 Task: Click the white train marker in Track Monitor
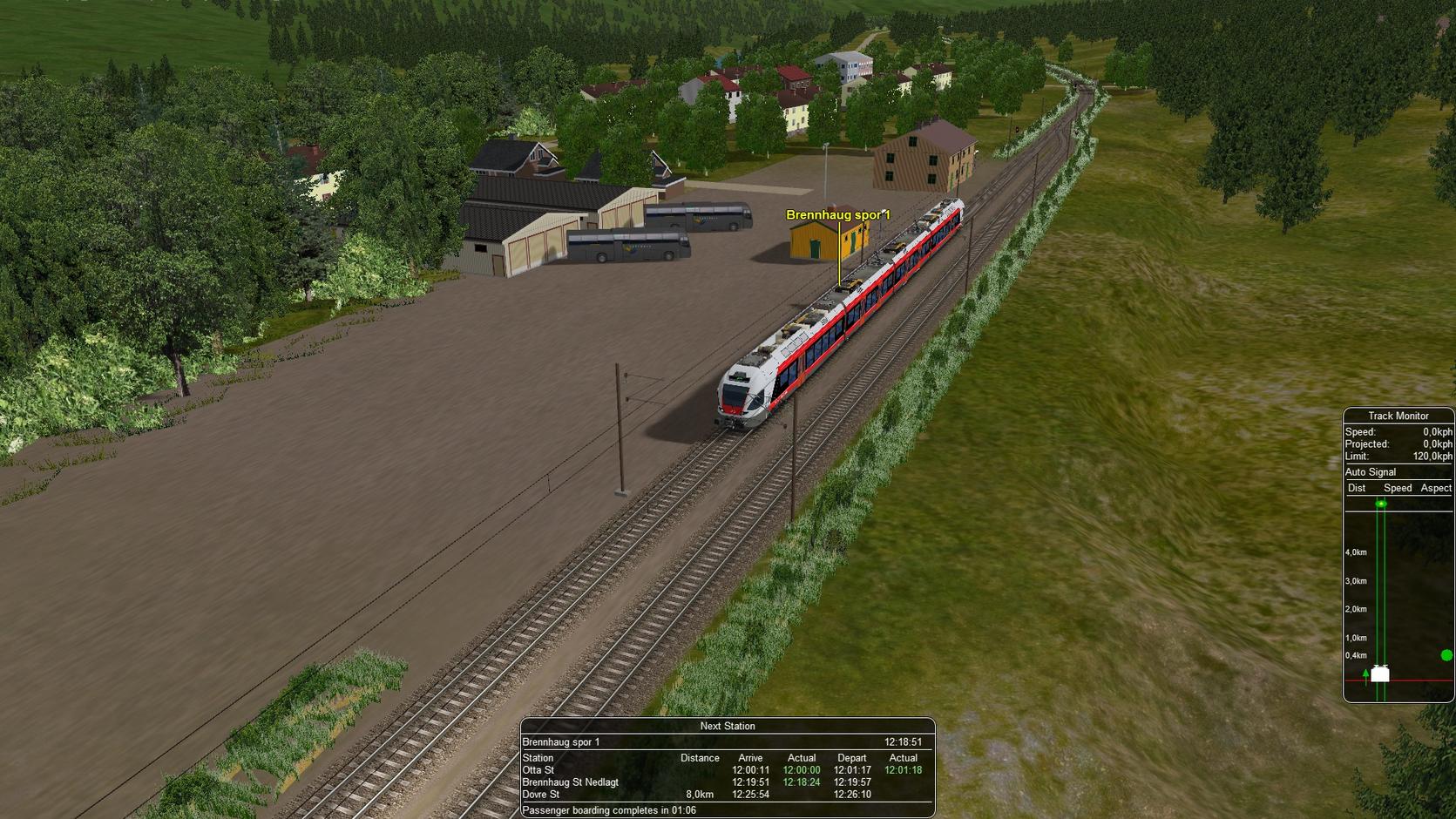pos(1380,673)
